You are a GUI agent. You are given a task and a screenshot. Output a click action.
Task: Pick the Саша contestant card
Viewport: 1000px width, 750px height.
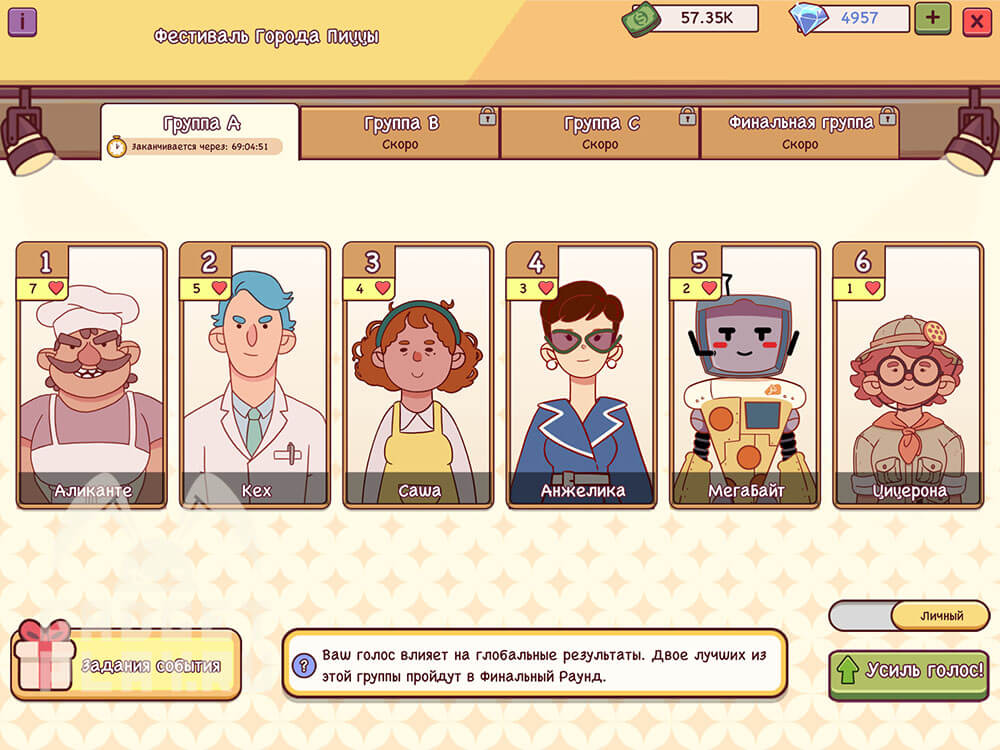419,375
